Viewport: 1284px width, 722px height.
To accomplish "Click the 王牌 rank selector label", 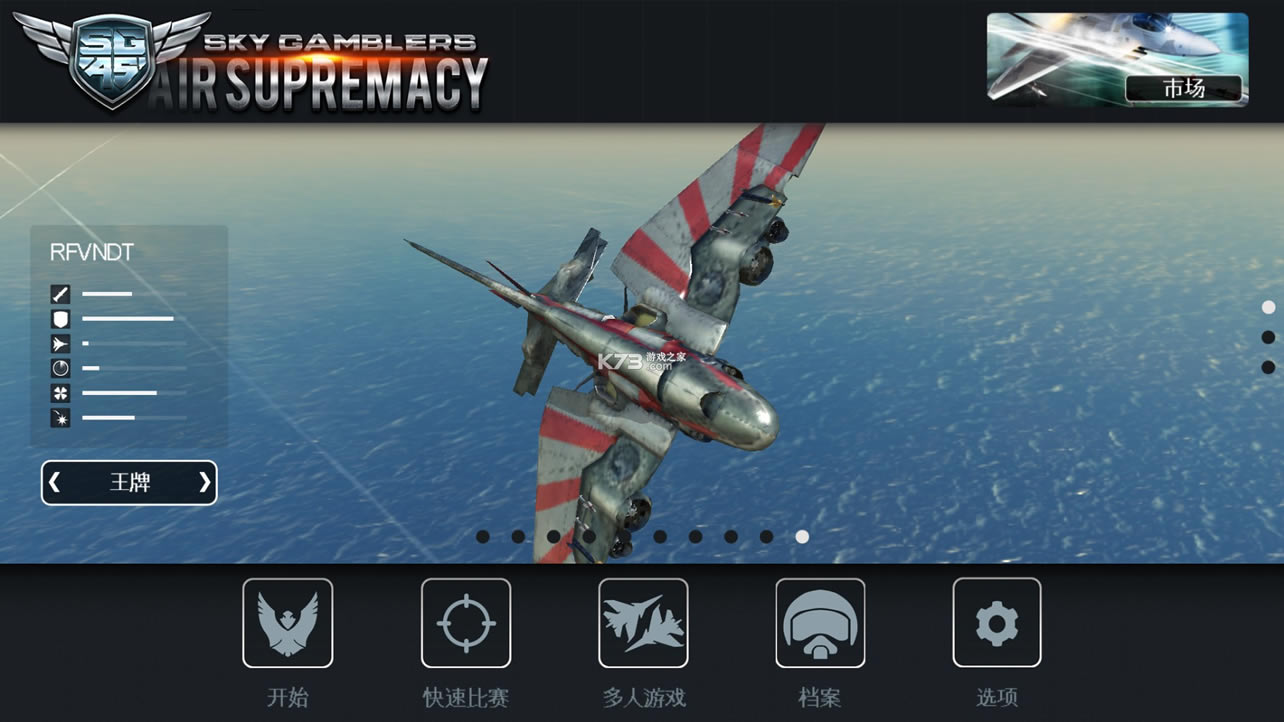I will point(128,483).
